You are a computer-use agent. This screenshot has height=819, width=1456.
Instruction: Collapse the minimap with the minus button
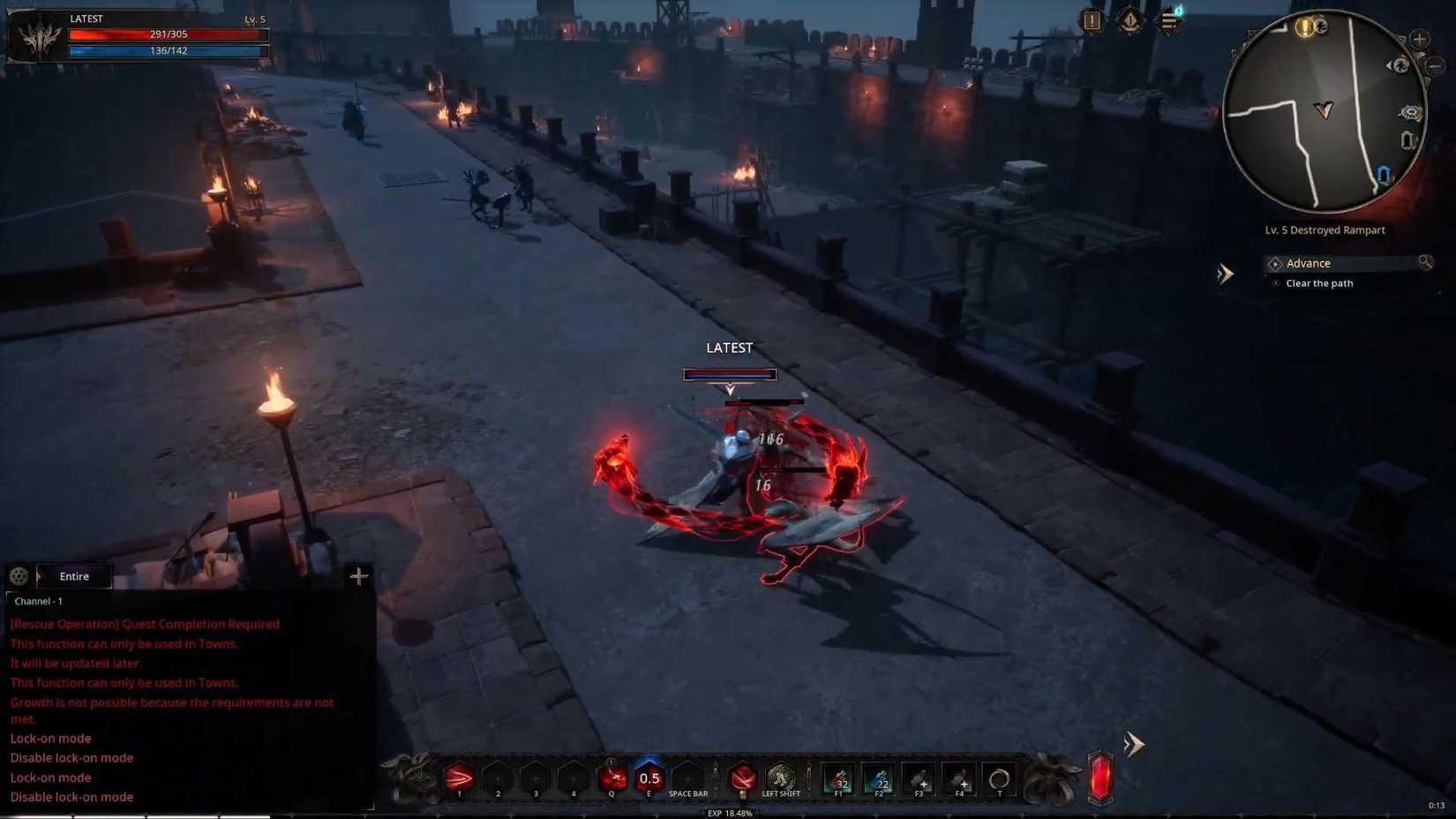point(1433,66)
